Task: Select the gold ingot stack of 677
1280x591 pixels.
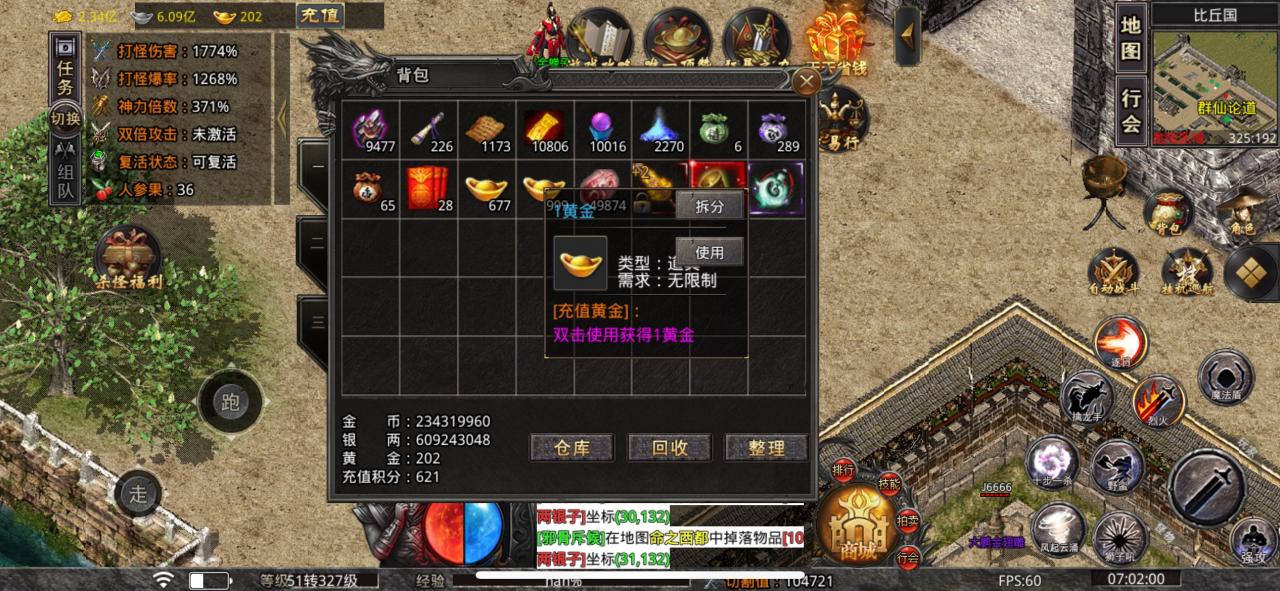Action: (x=486, y=188)
